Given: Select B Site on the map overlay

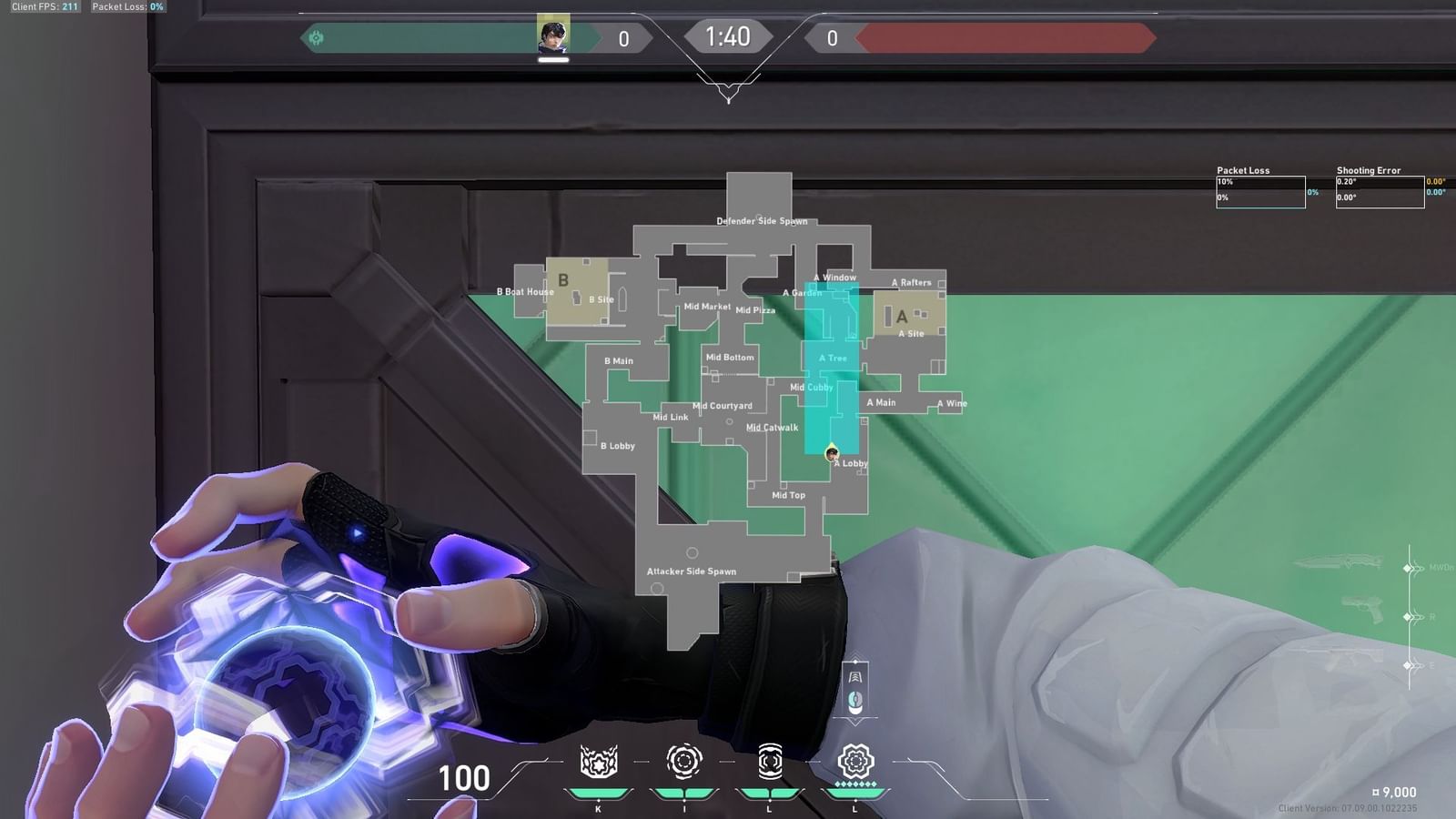Looking at the screenshot, I should tap(601, 298).
